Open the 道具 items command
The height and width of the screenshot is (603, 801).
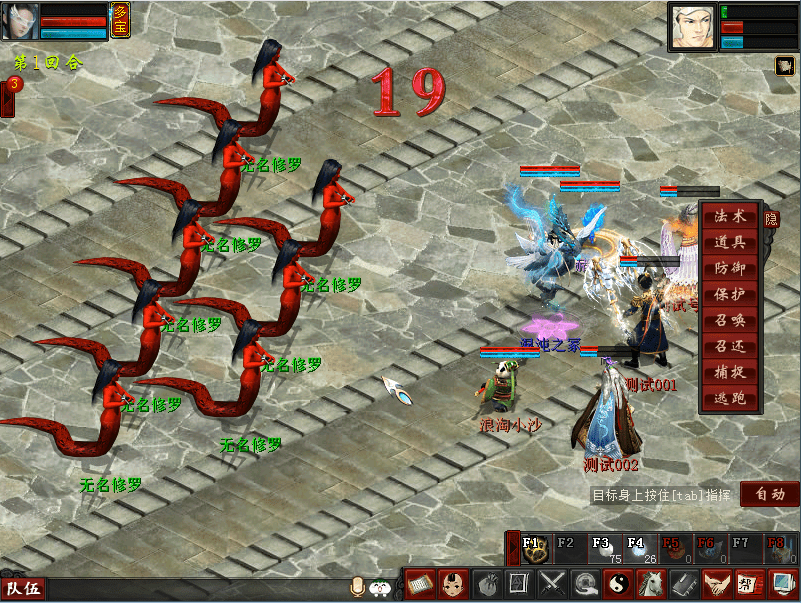point(730,242)
